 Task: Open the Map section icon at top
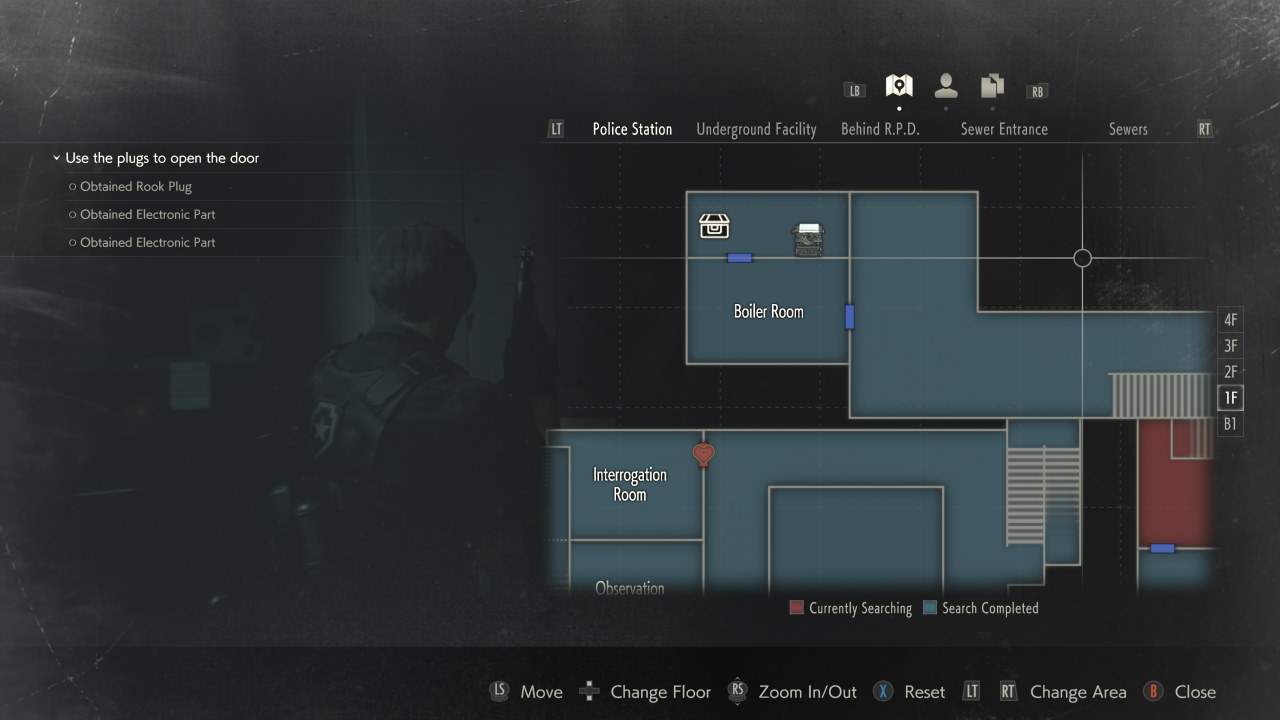(x=897, y=85)
